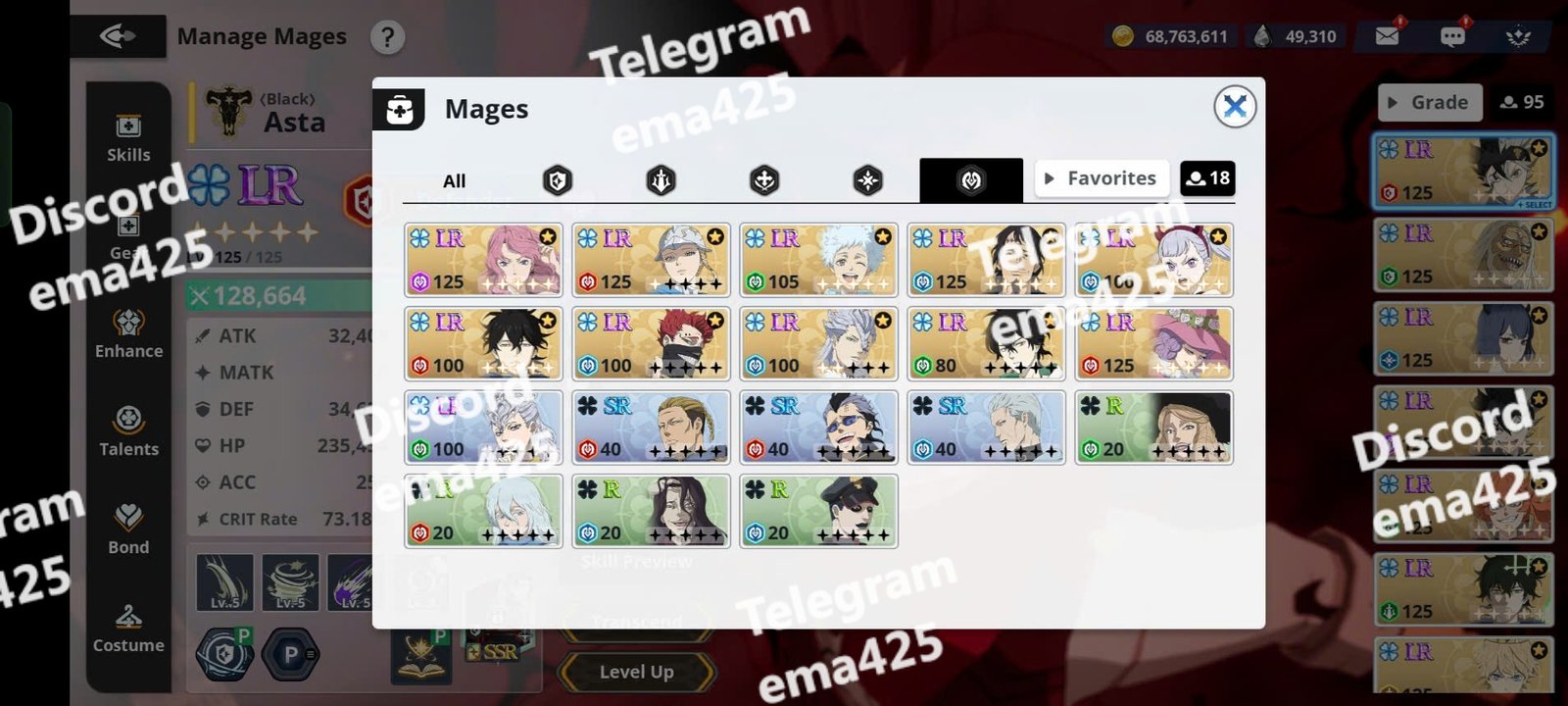Choose the LR mage wearing a white cap

coord(652,260)
